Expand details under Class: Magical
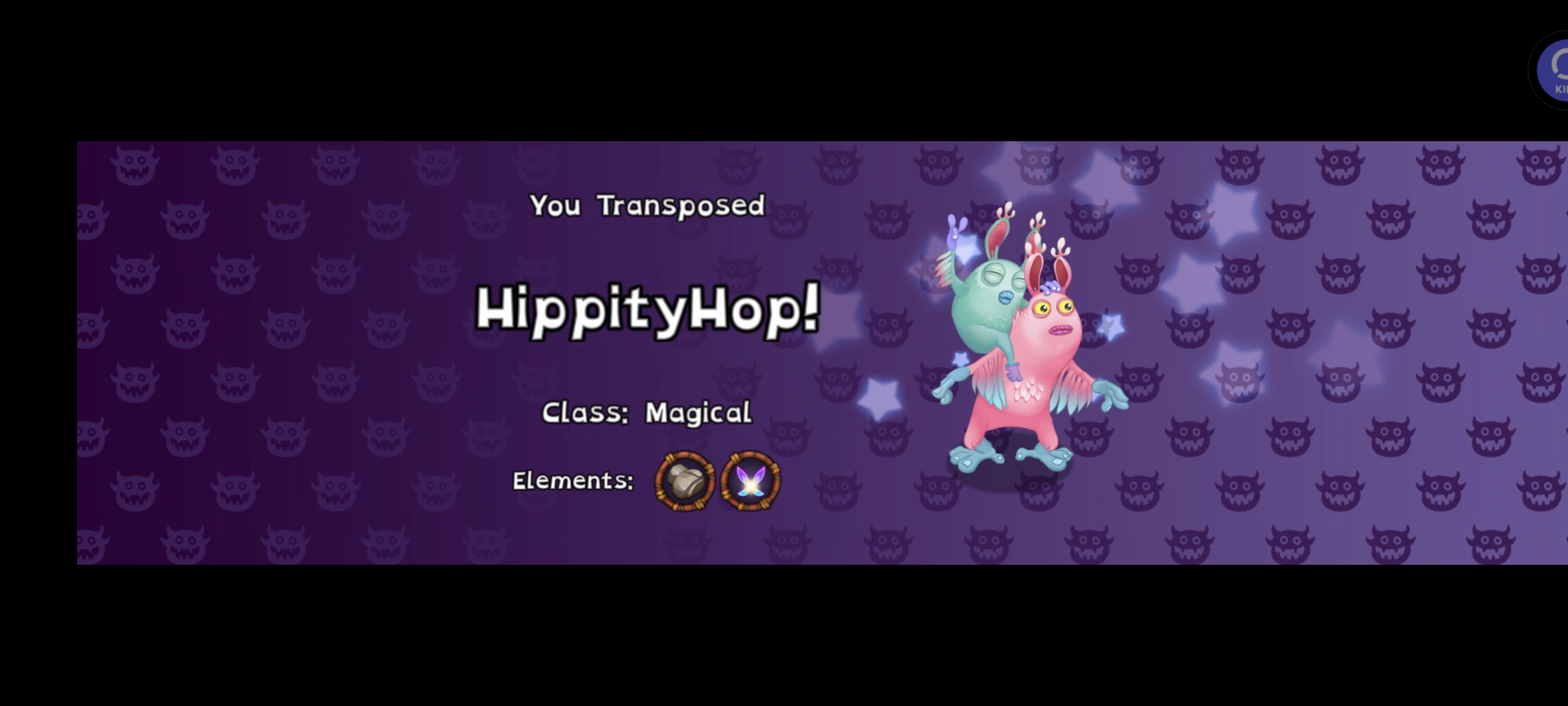1568x706 pixels. [x=647, y=412]
